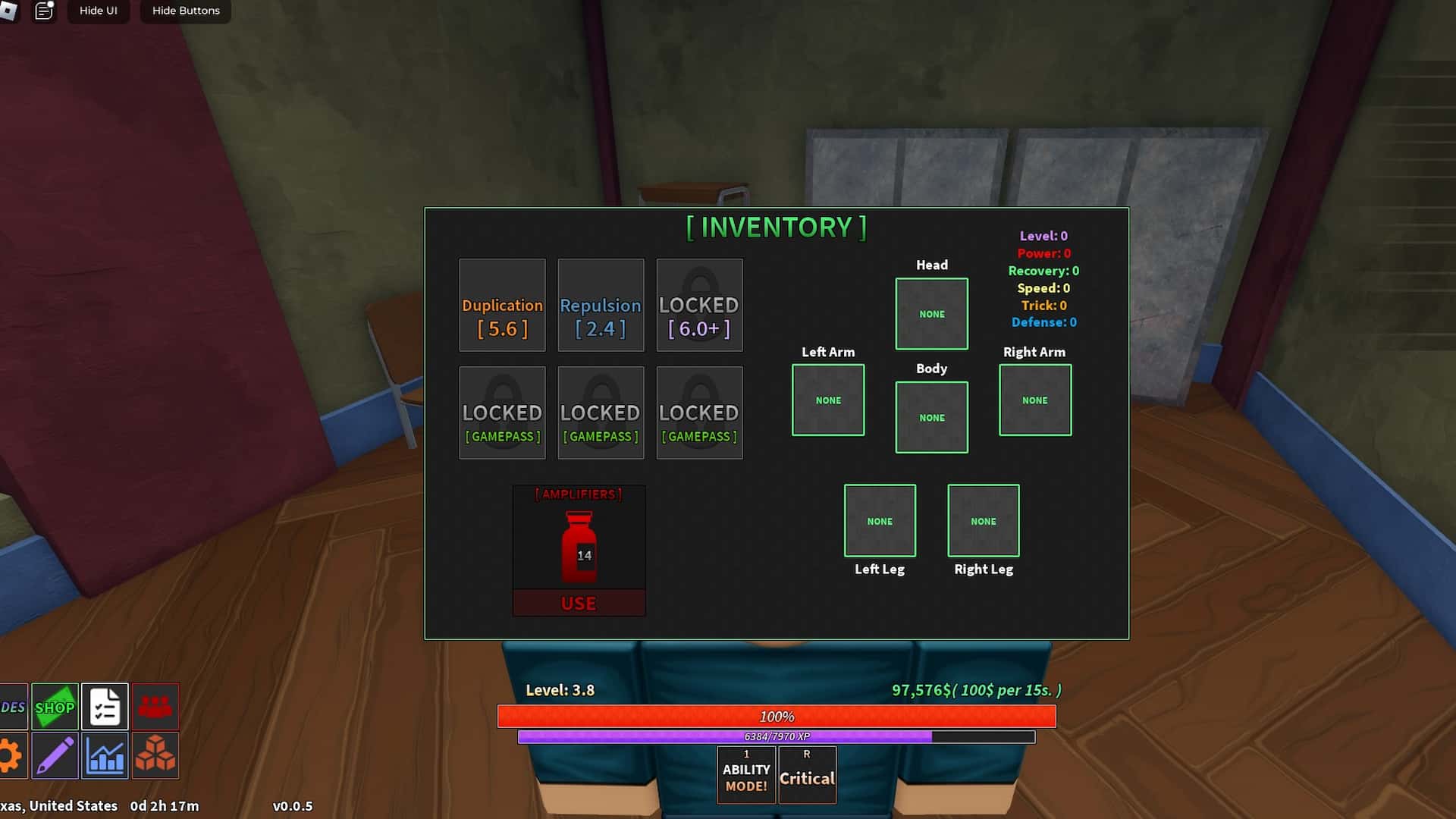Open the Roblox chat icon
The height and width of the screenshot is (819, 1456).
[44, 11]
